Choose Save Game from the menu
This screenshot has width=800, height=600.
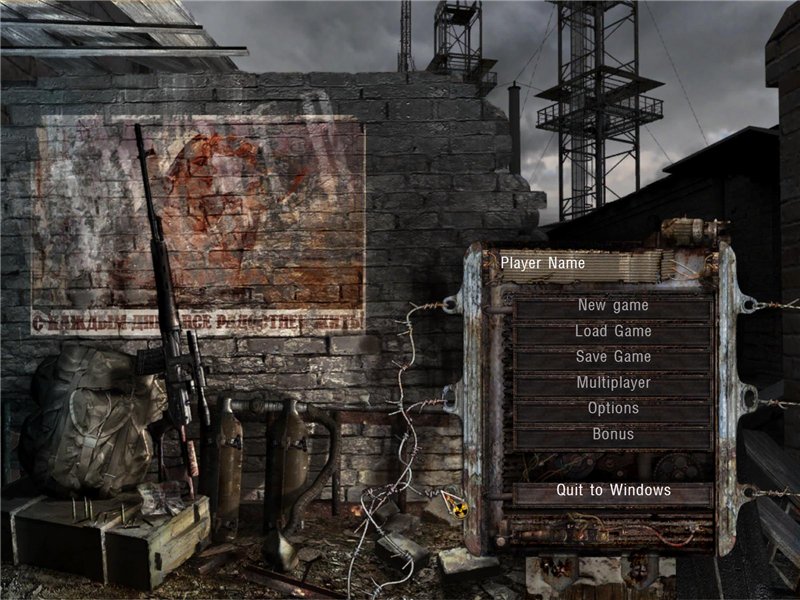click(613, 357)
